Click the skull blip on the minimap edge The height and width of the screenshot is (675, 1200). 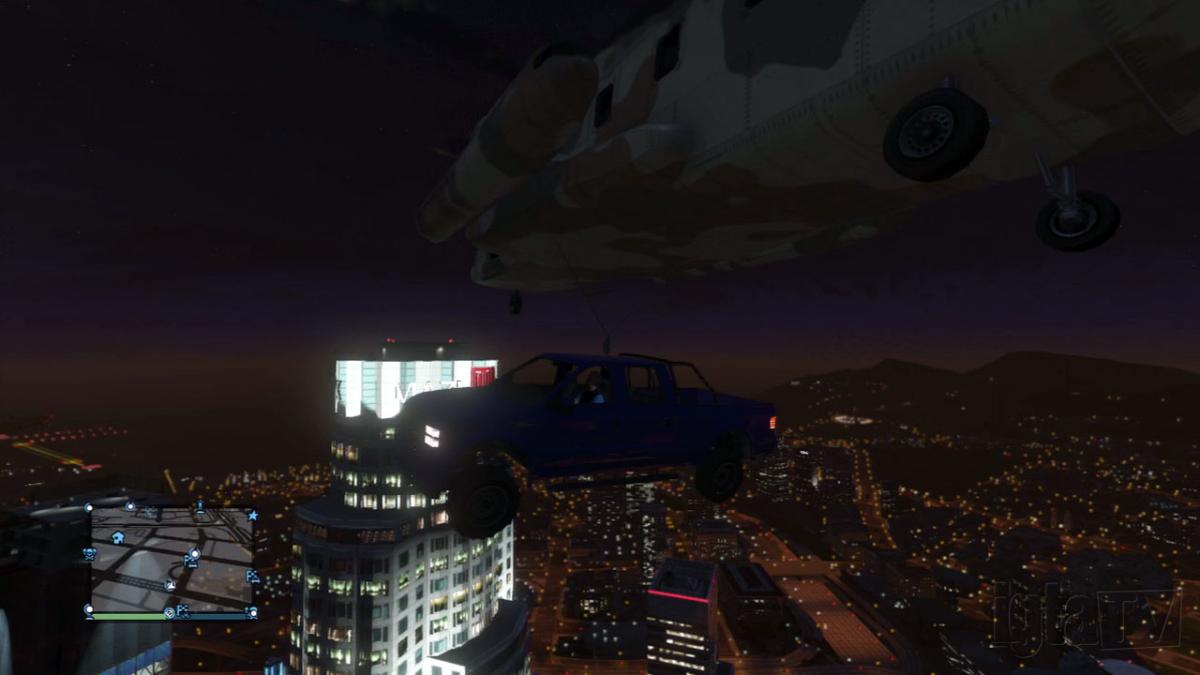pyautogui.click(x=90, y=552)
